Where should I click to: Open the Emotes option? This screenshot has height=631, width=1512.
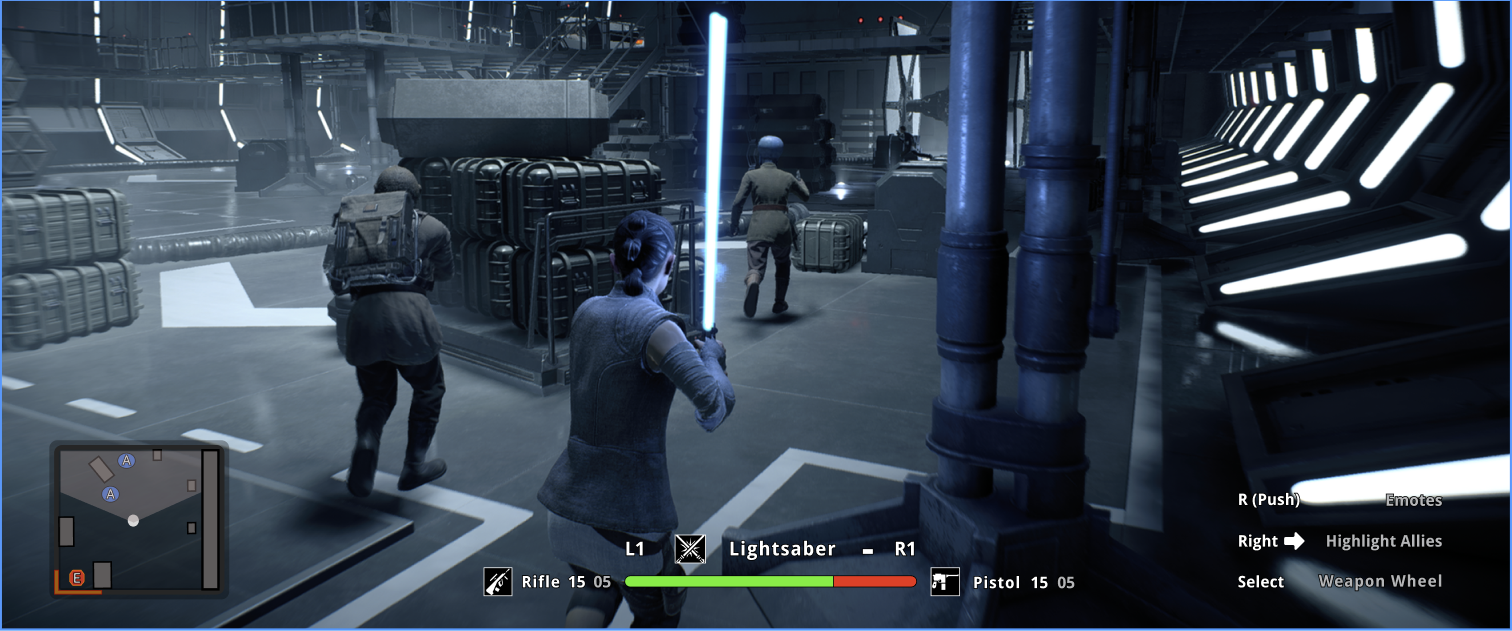[1413, 500]
